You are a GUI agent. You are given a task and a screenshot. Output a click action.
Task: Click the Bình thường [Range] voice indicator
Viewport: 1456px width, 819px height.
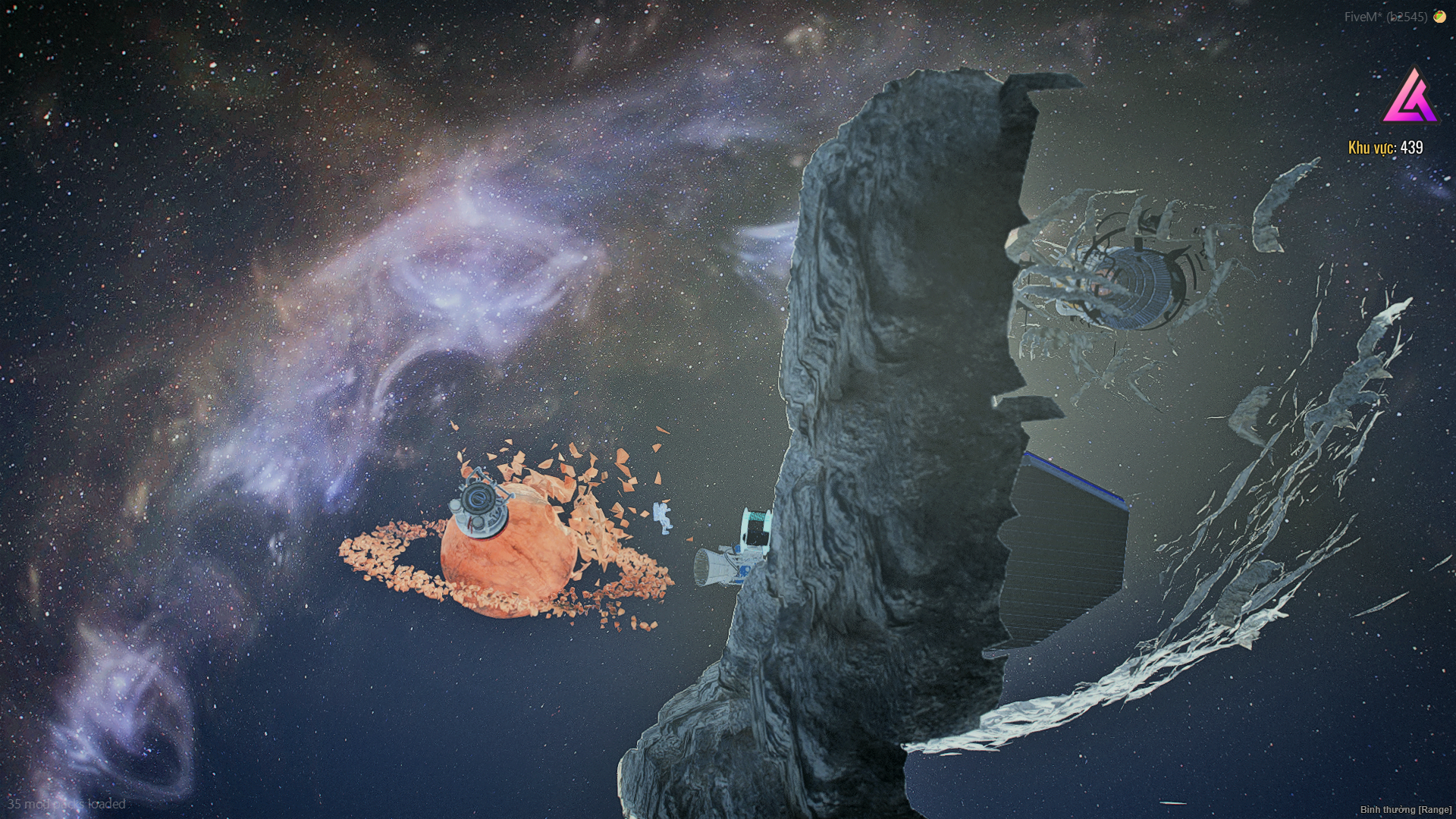[1405, 810]
